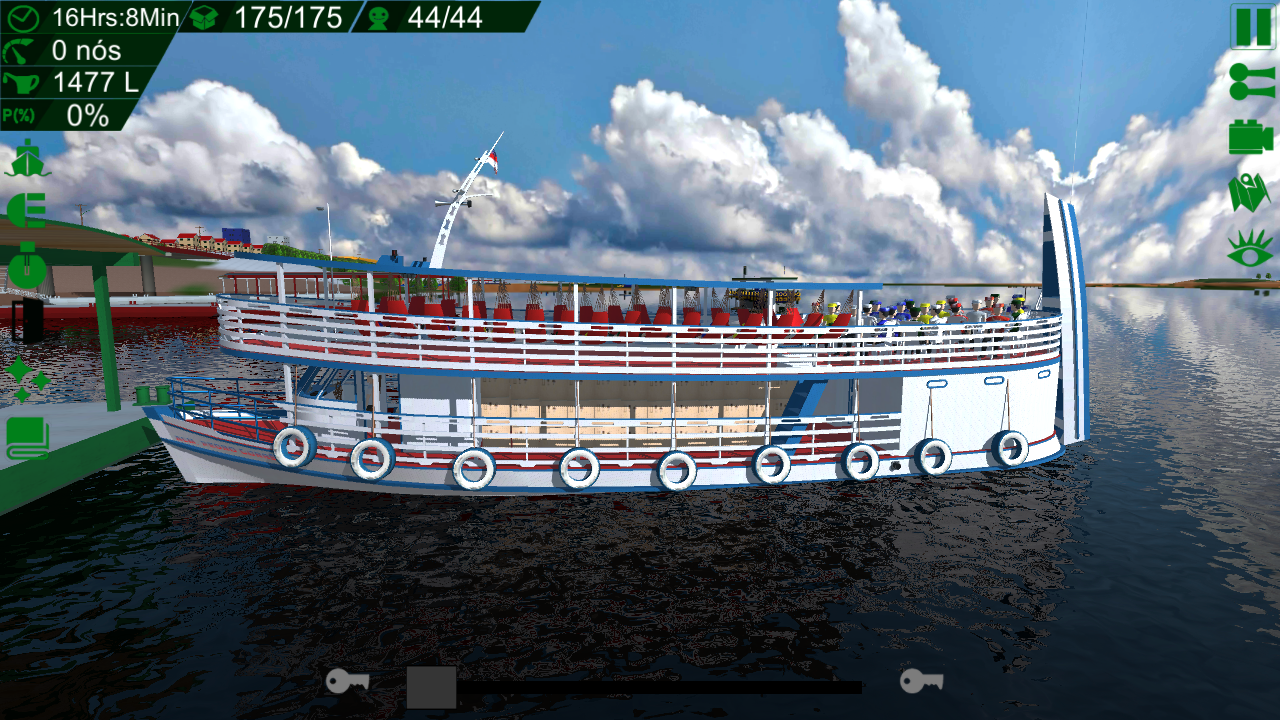Open the folded map icon

click(x=1250, y=193)
